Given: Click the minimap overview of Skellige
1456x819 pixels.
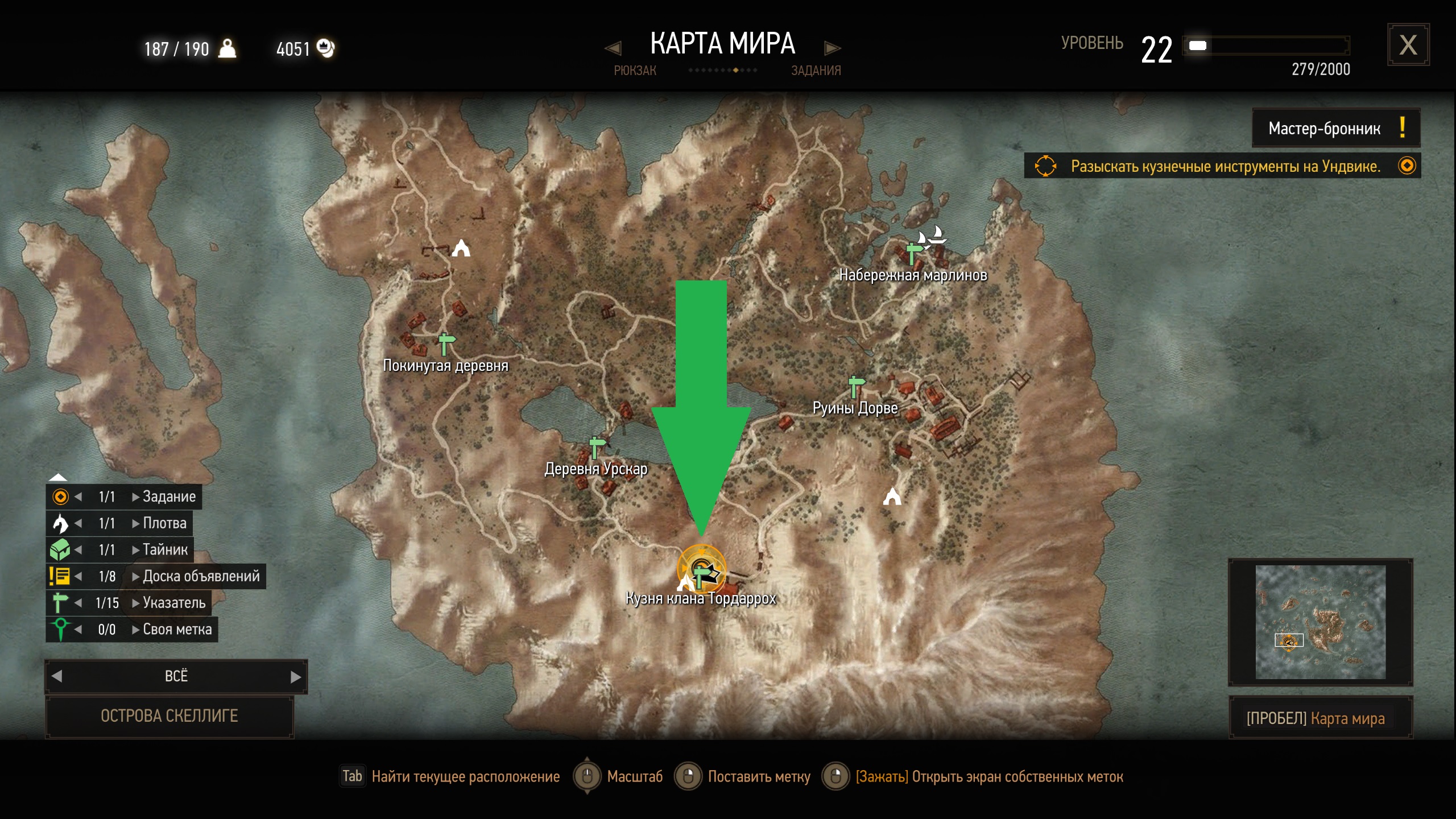Looking at the screenshot, I should pos(1321,622).
